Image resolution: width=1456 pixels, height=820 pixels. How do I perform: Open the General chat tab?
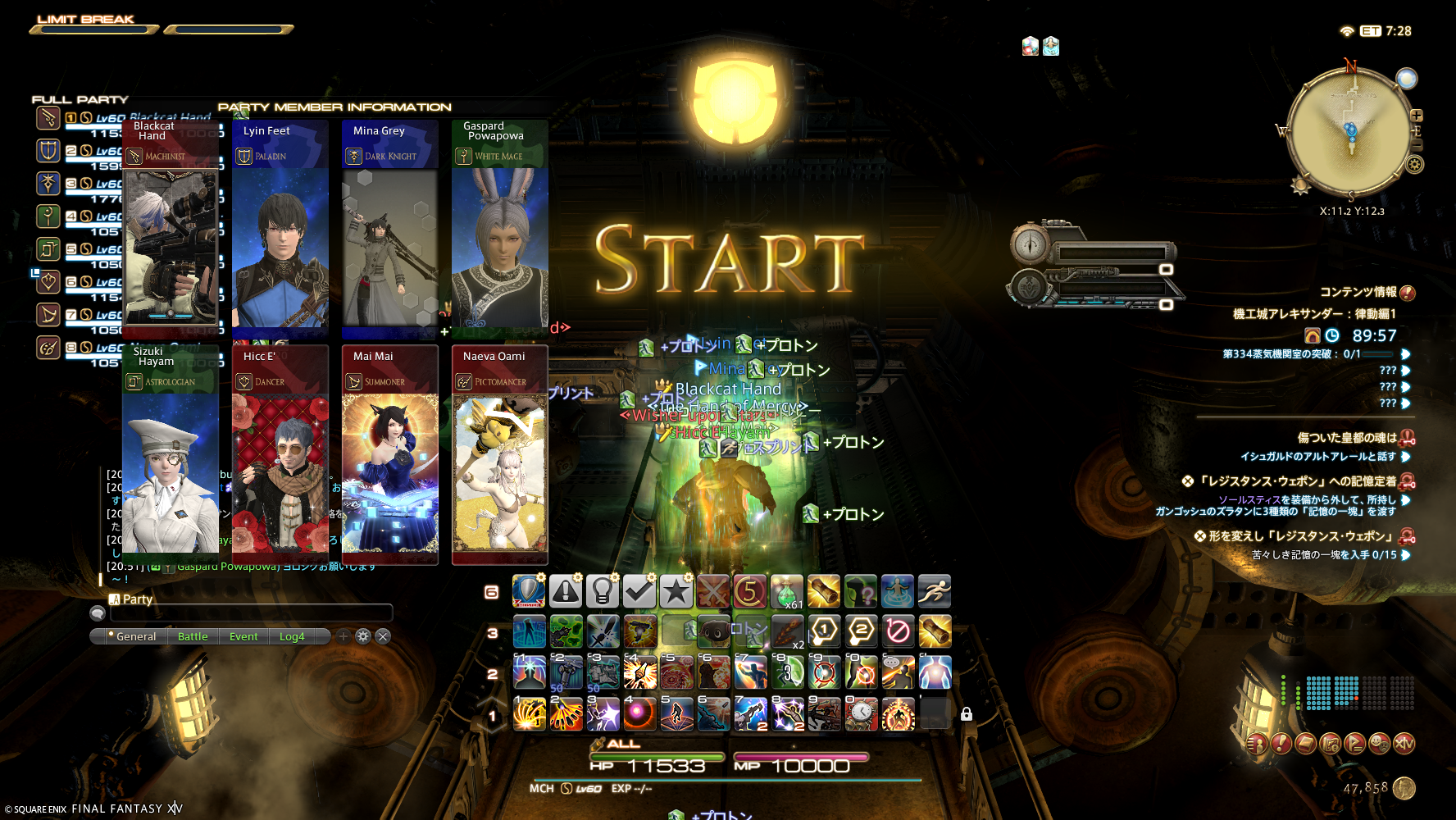(135, 636)
